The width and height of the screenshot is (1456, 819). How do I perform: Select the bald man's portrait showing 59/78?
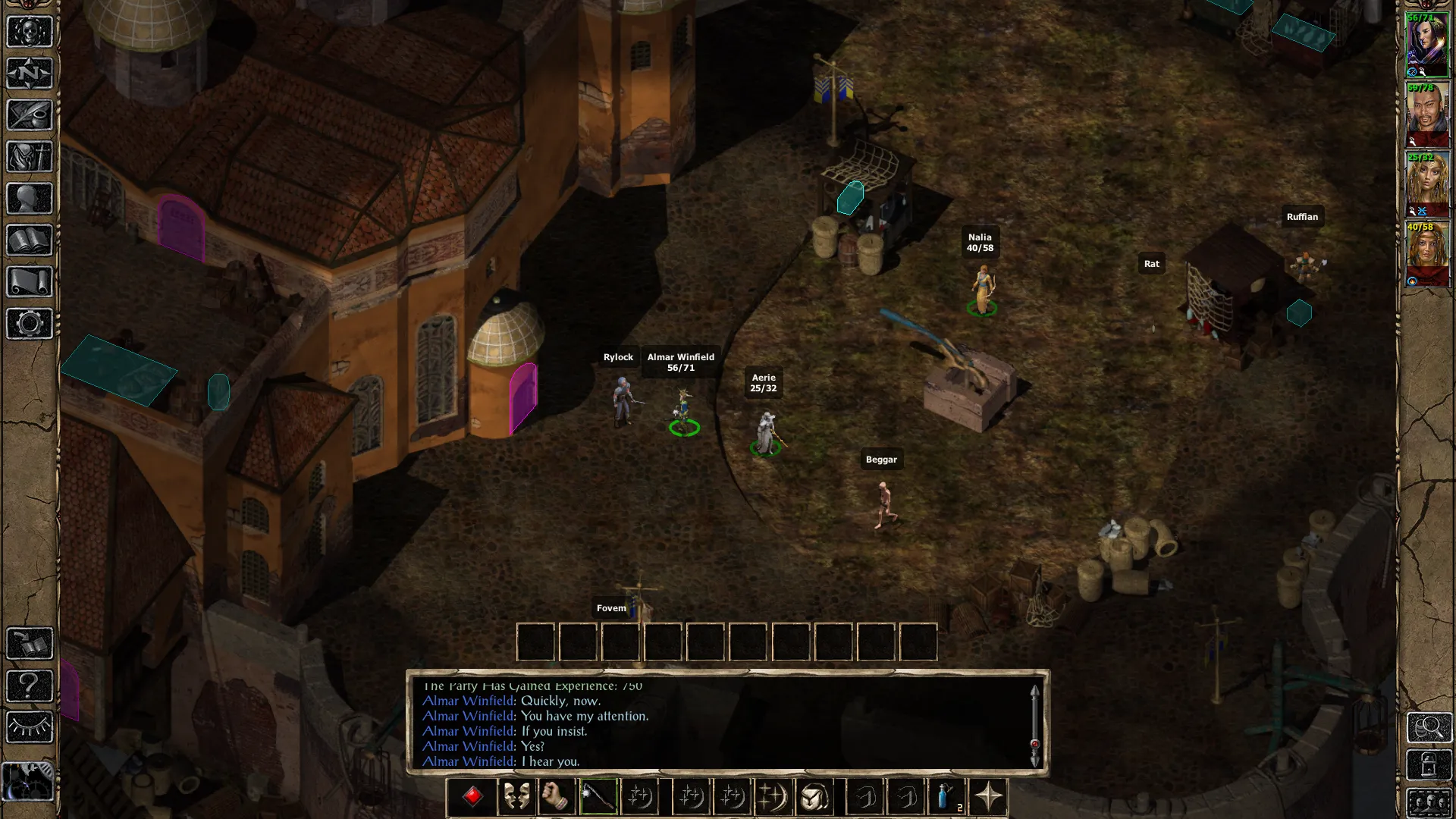[1427, 115]
